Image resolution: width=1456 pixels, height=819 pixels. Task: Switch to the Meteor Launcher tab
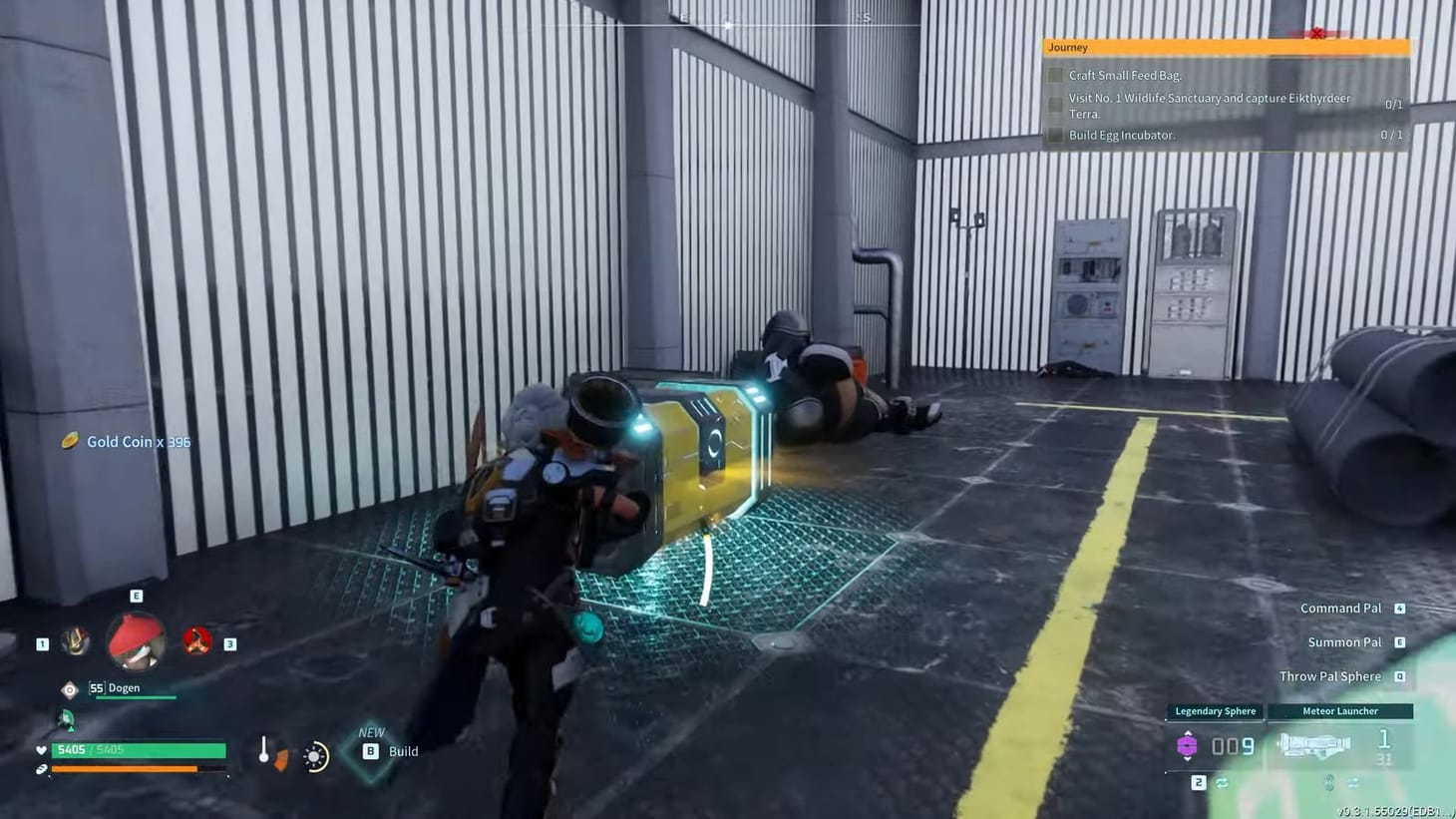pyautogui.click(x=1340, y=711)
